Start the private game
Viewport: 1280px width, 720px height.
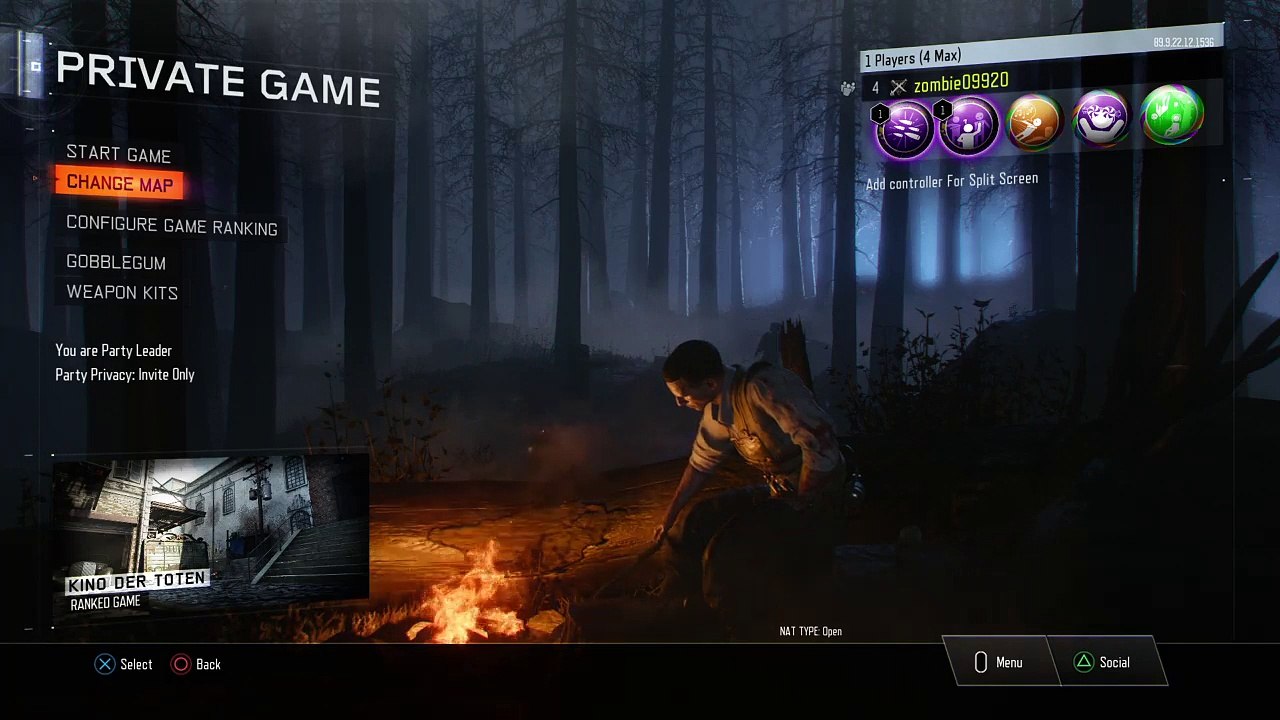(118, 155)
